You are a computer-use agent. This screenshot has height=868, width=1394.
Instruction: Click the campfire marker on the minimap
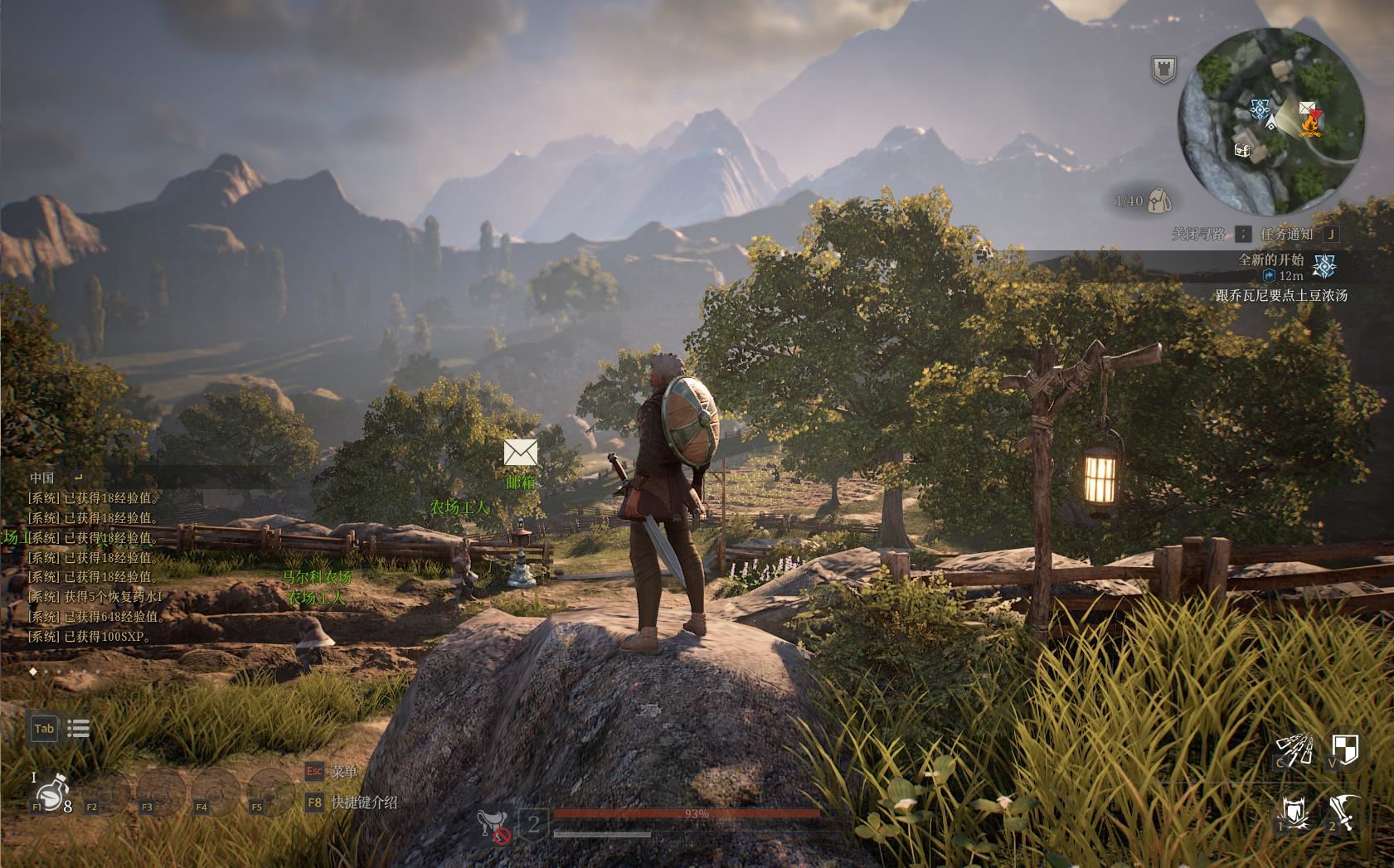[x=1310, y=125]
